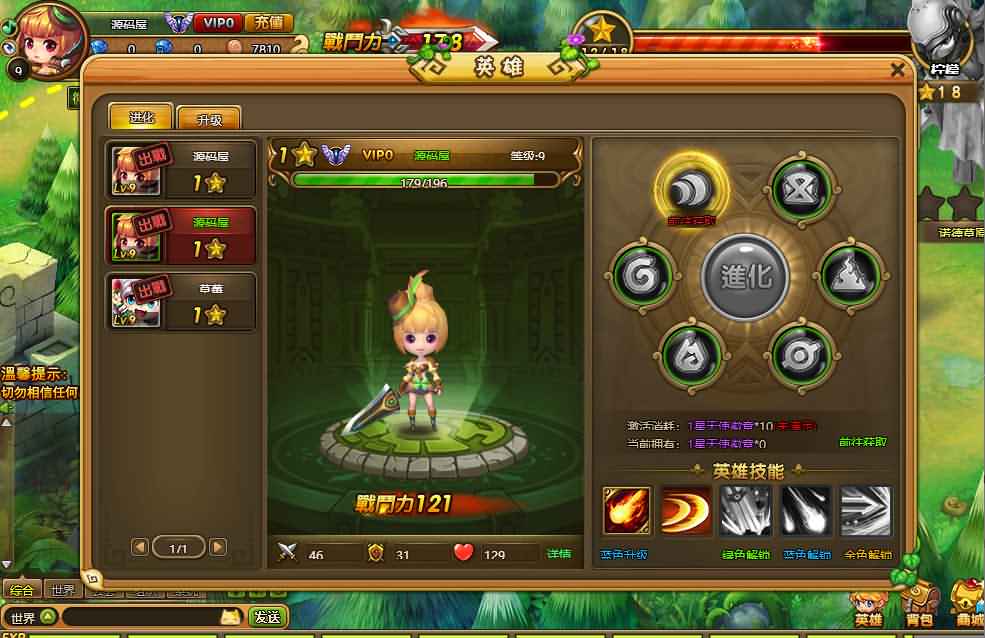Image resolution: width=985 pixels, height=638 pixels.
Task: Follow the green 前往获取 link
Action: click(x=862, y=442)
